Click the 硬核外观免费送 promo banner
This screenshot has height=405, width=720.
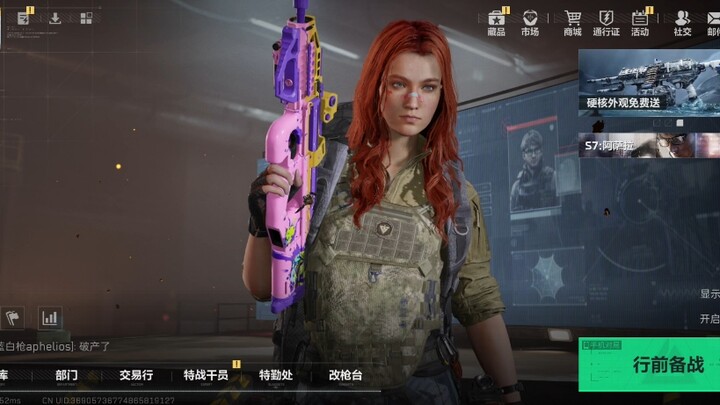coord(650,82)
